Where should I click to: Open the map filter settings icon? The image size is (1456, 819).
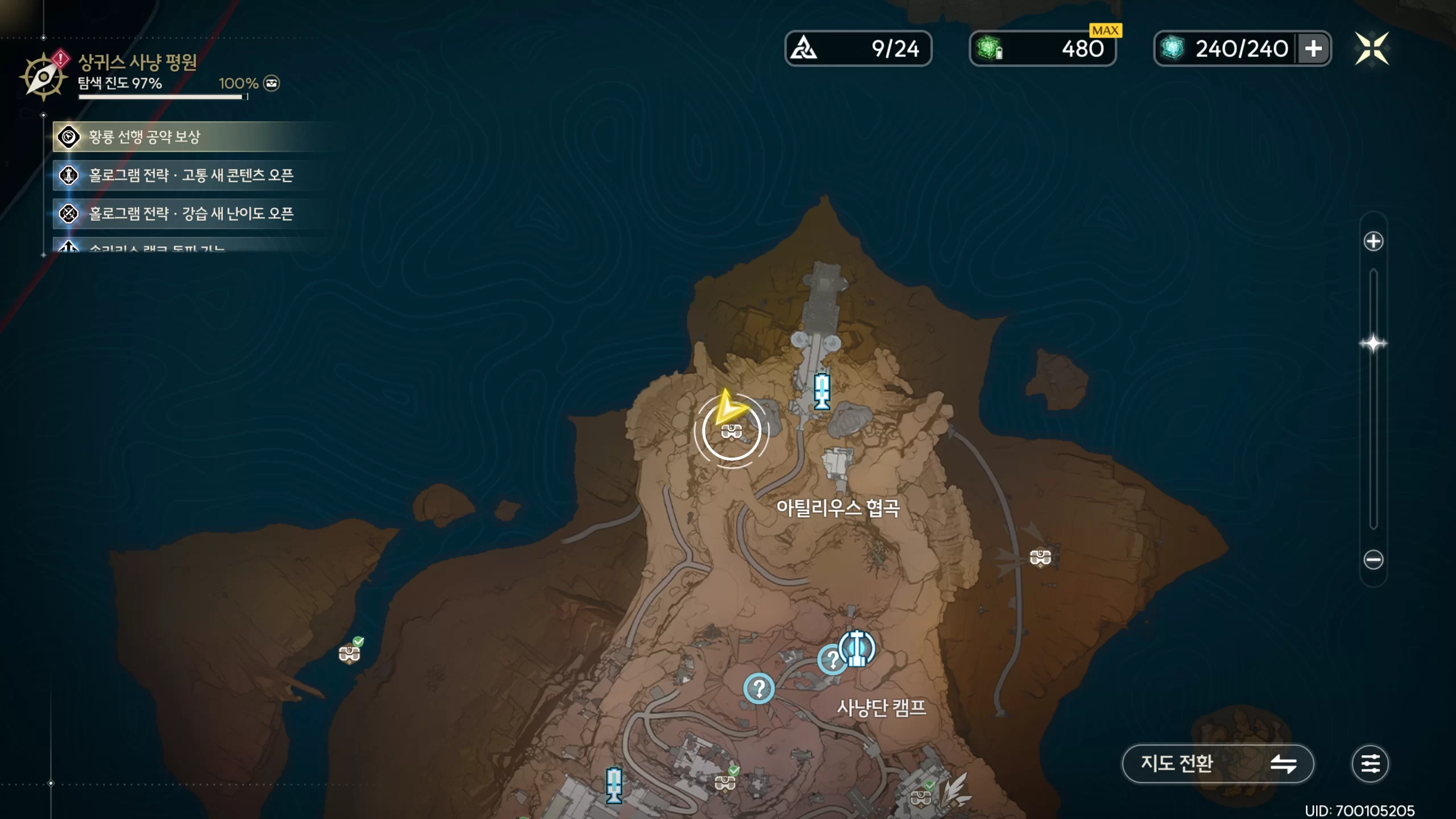(x=1370, y=763)
